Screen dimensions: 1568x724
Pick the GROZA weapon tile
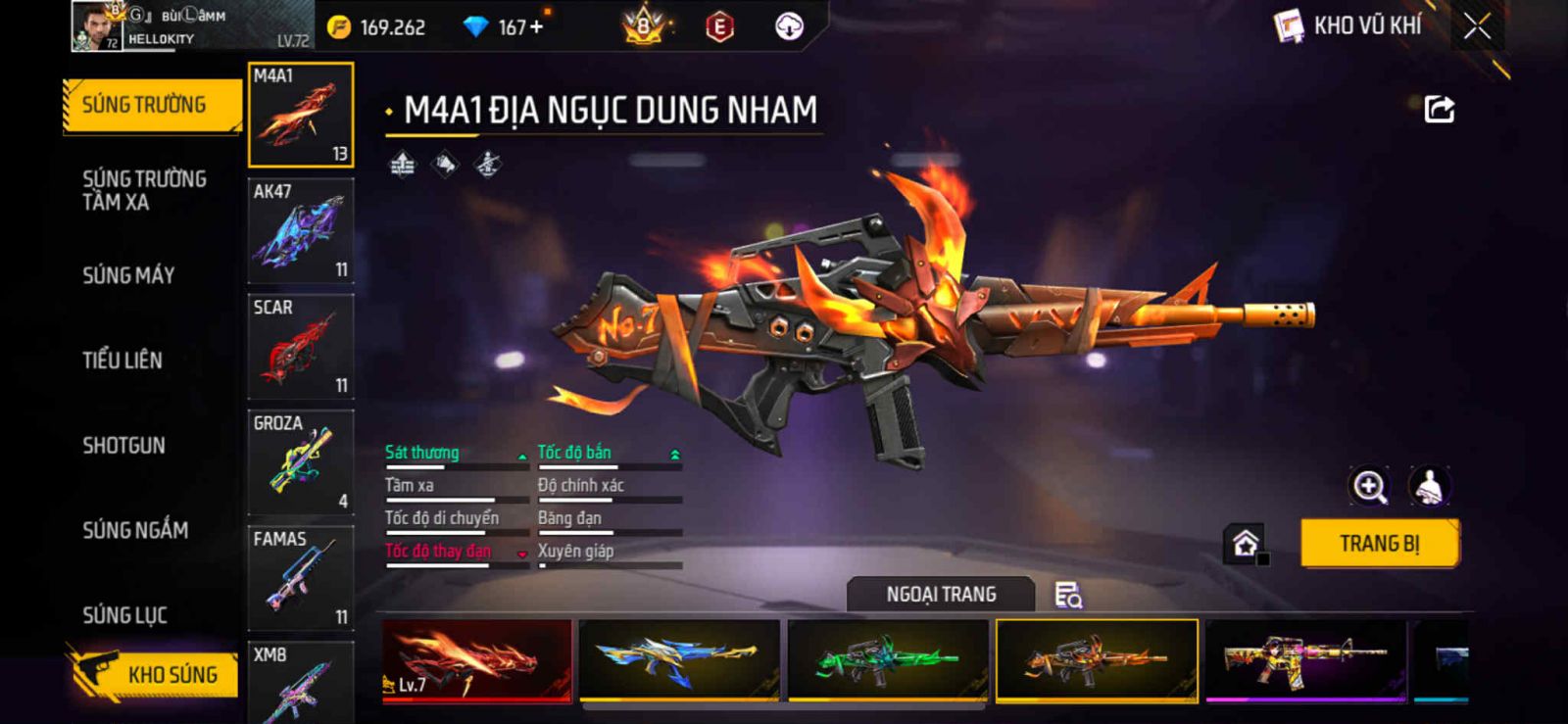(301, 462)
